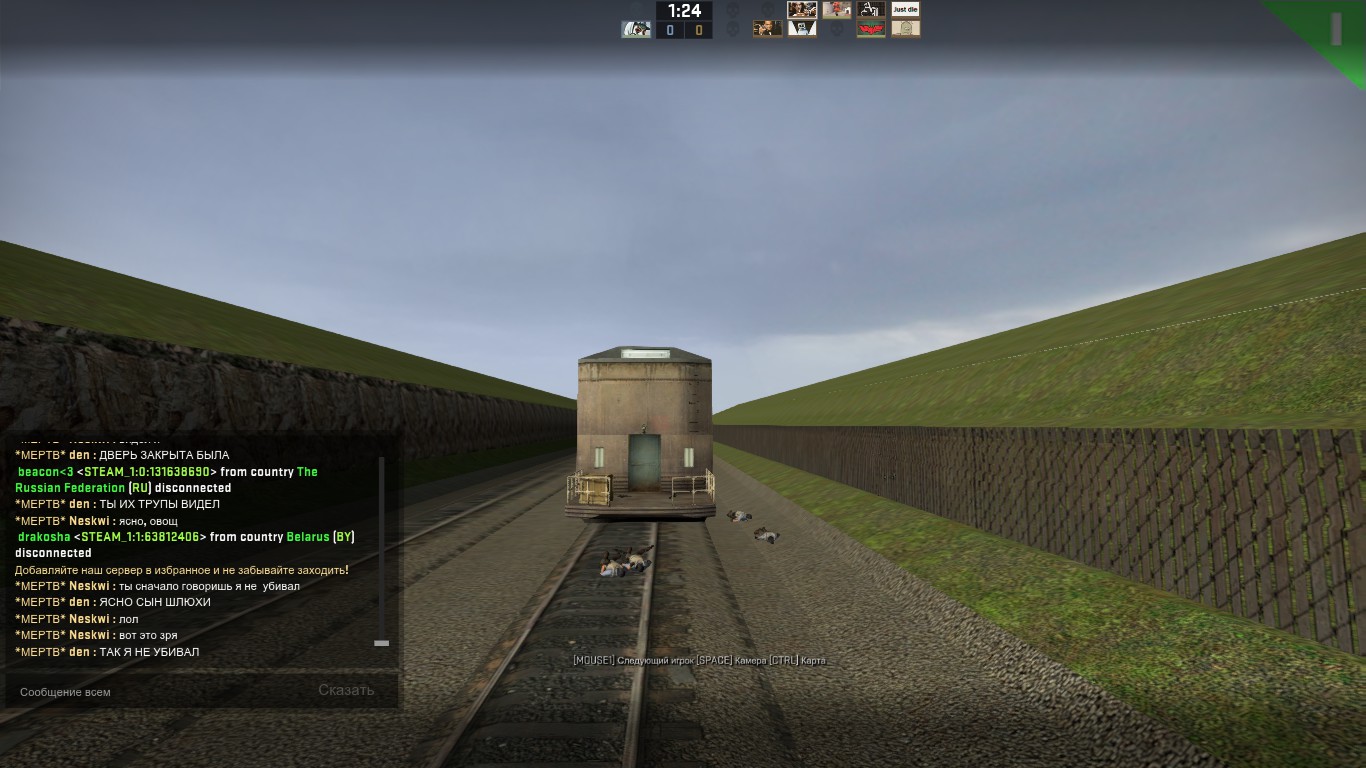The width and height of the screenshot is (1366, 768).
Task: Choose the pale green ghost avatar
Action: [x=906, y=29]
